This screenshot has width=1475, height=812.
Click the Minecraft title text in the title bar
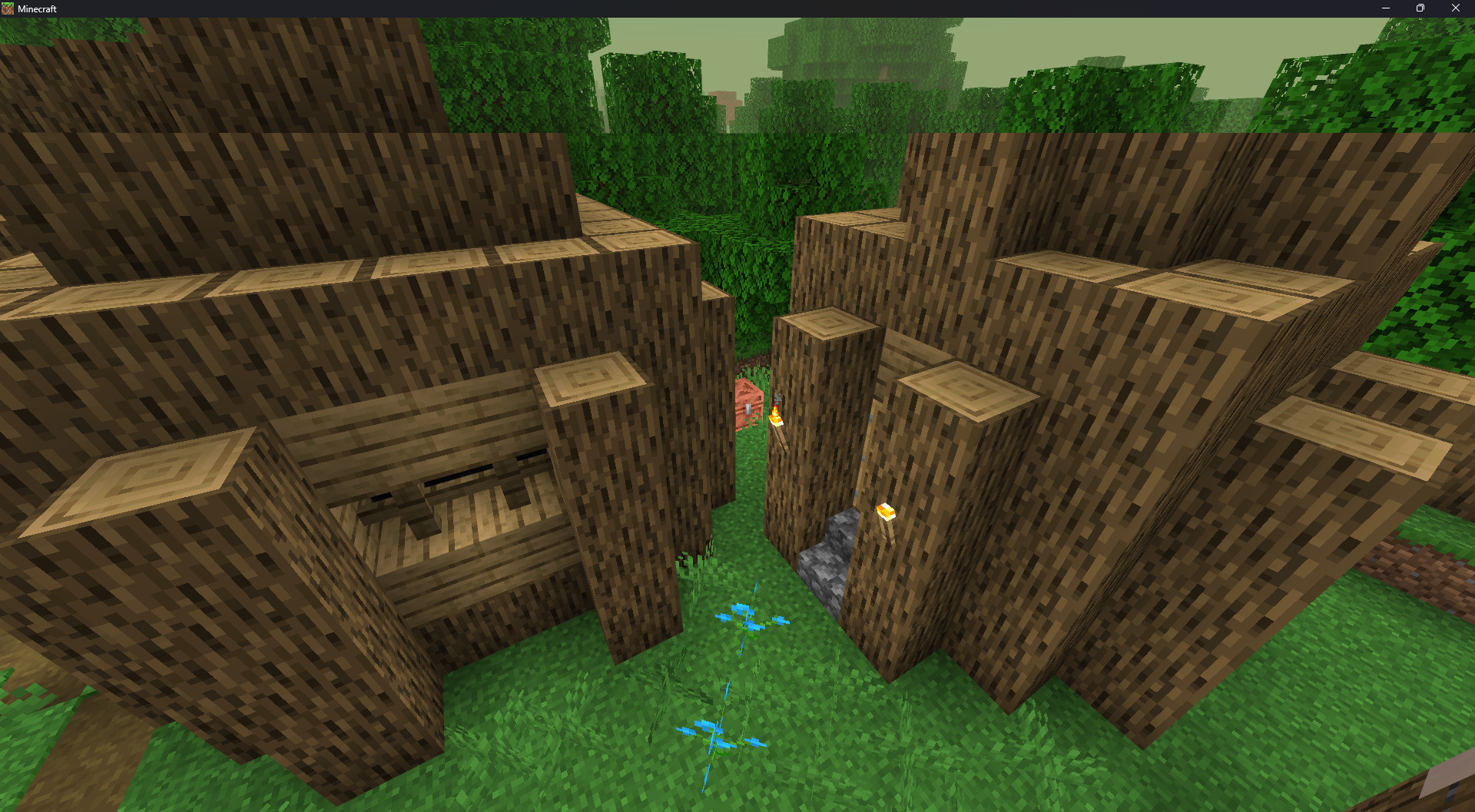click(37, 8)
